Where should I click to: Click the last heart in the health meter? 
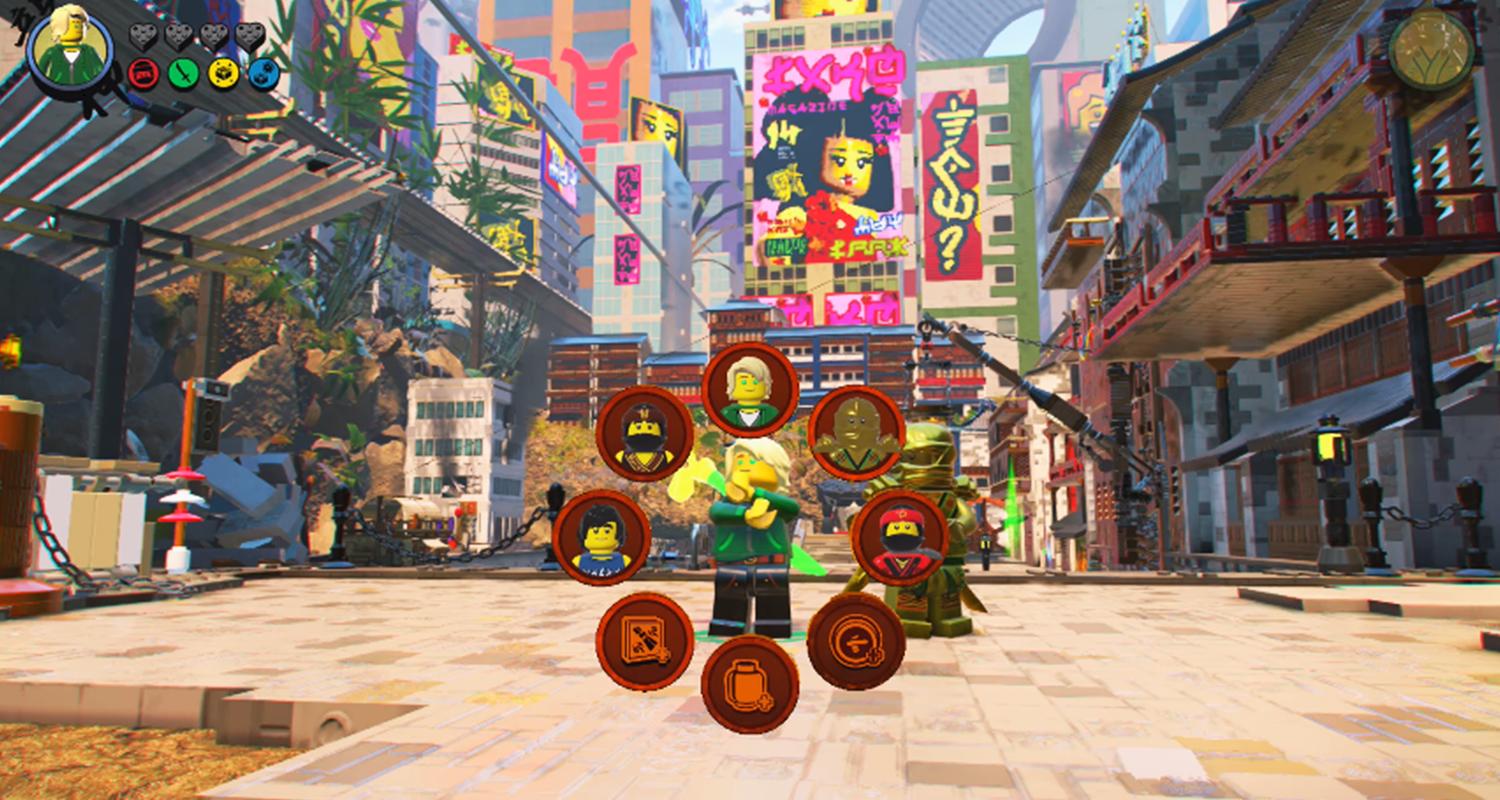(248, 36)
